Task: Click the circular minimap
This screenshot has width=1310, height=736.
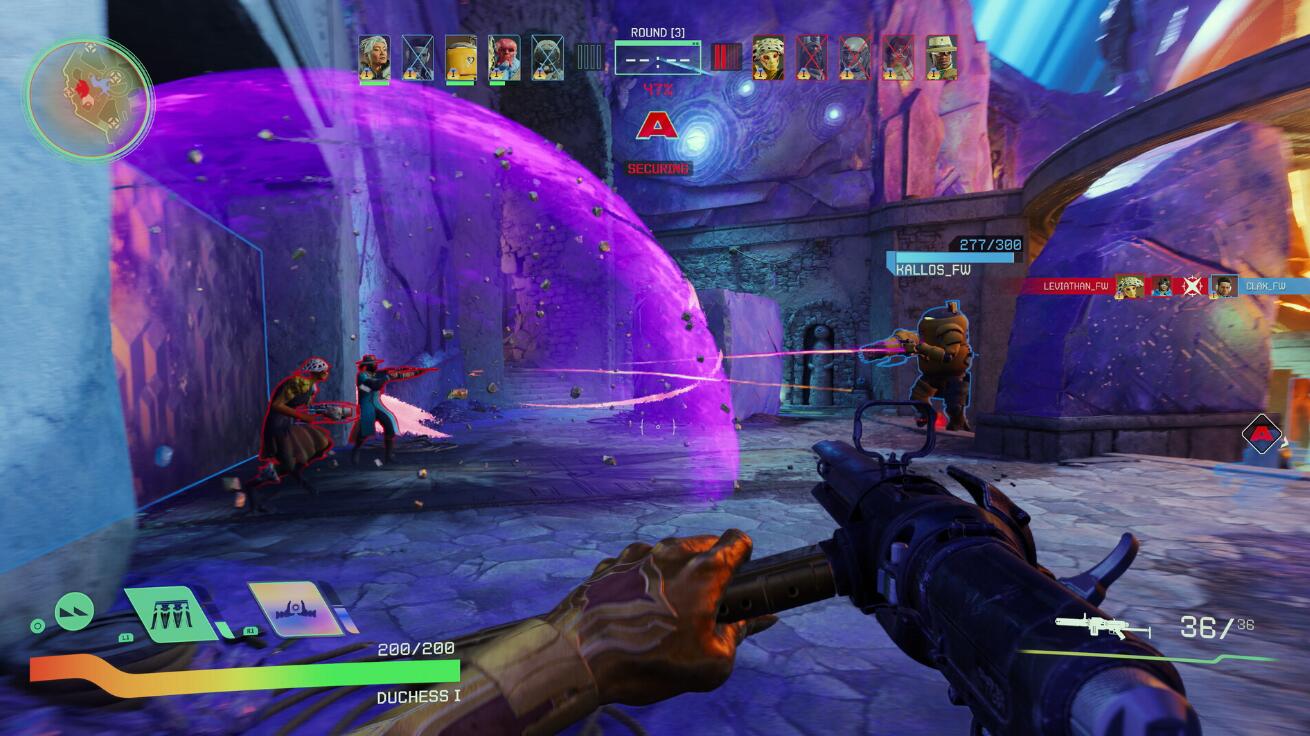Action: pos(88,99)
